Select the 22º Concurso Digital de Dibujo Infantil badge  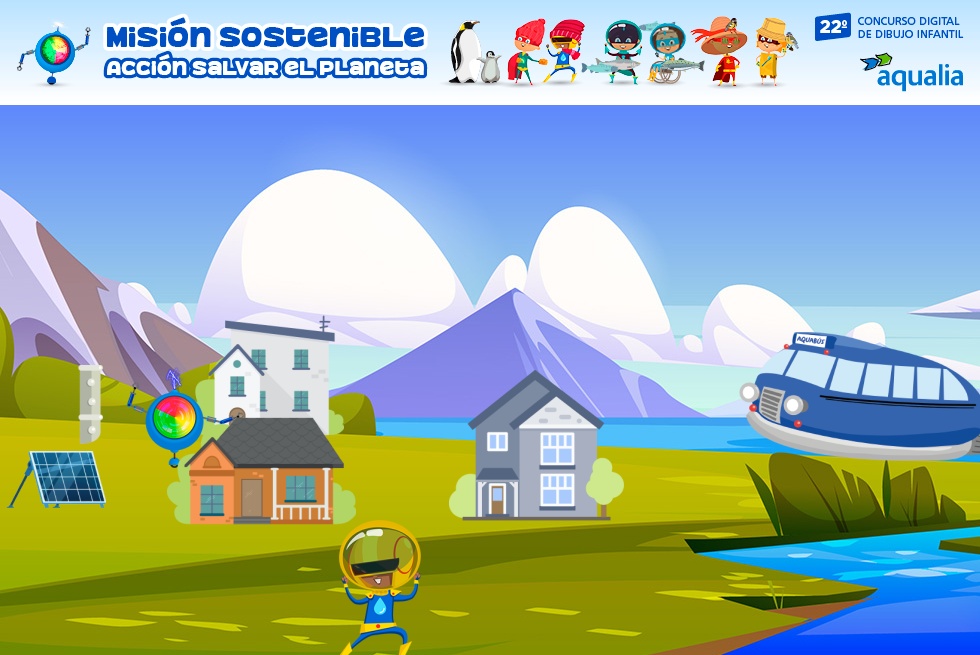click(x=889, y=27)
